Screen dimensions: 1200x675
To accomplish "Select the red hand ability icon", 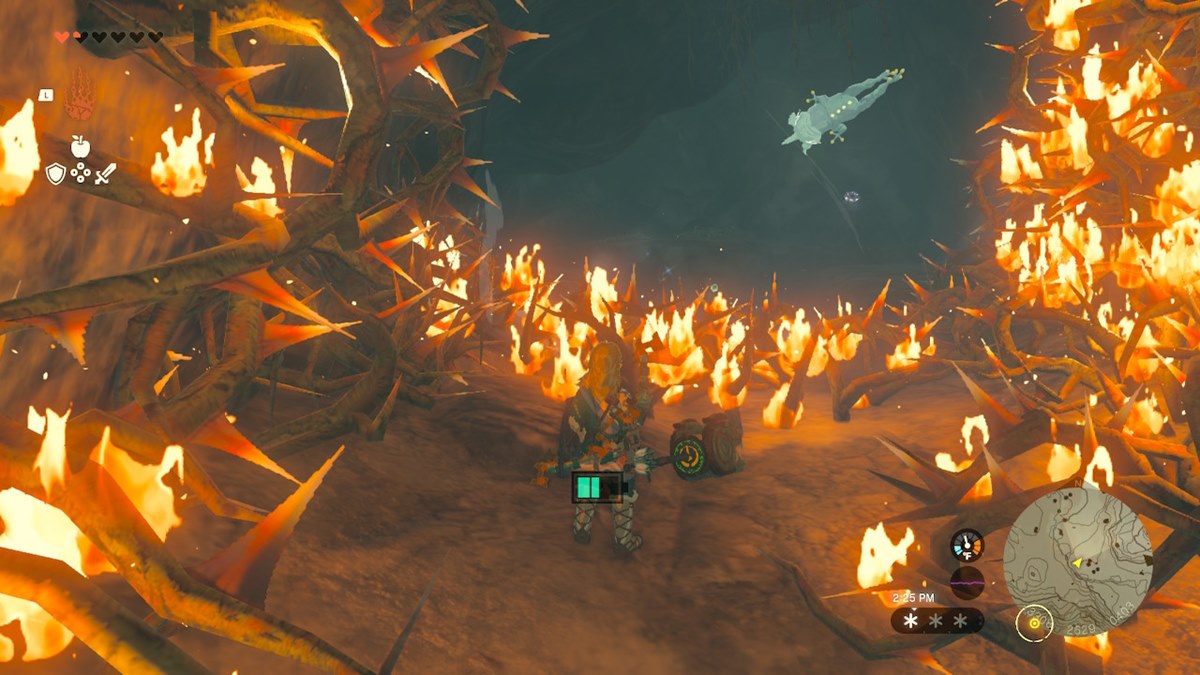I will (x=79, y=99).
